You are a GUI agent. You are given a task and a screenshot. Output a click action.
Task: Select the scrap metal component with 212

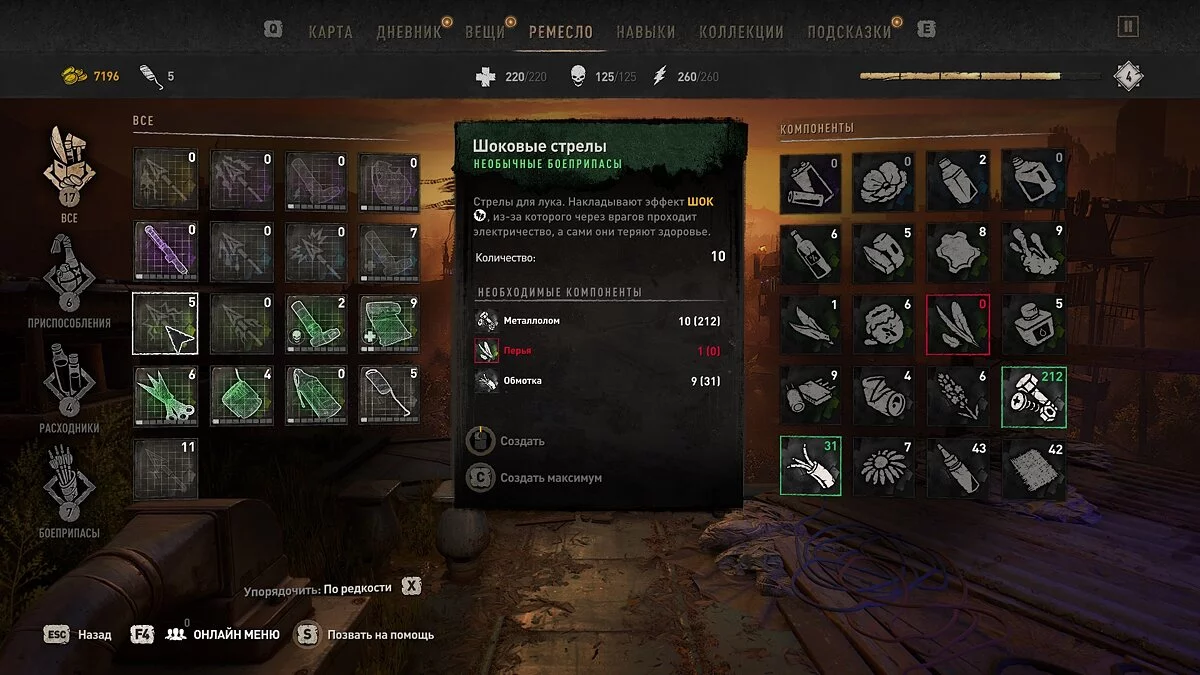[1034, 397]
